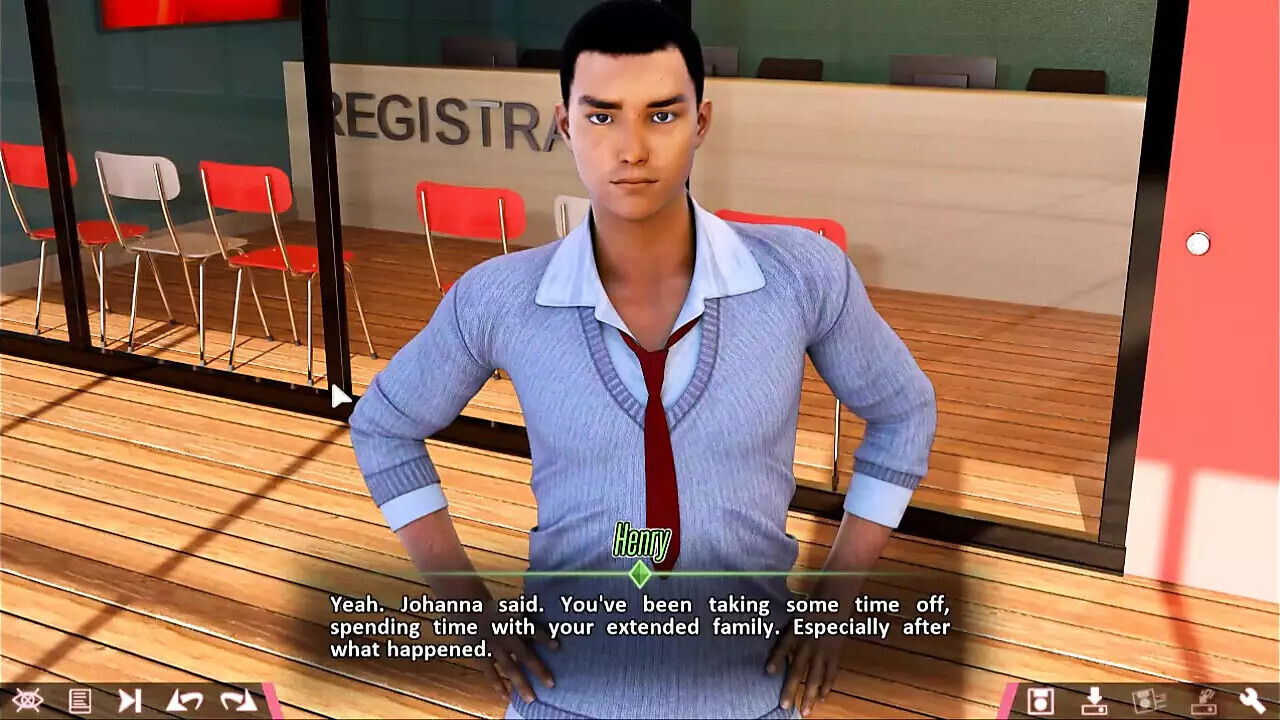Open the save game floppy disk icon

1040,700
